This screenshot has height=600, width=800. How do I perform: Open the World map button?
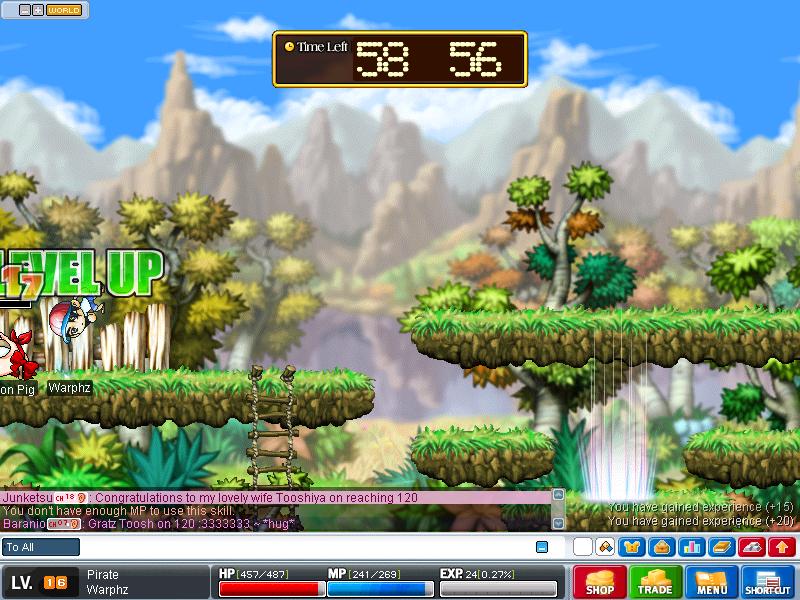pyautogui.click(x=64, y=10)
